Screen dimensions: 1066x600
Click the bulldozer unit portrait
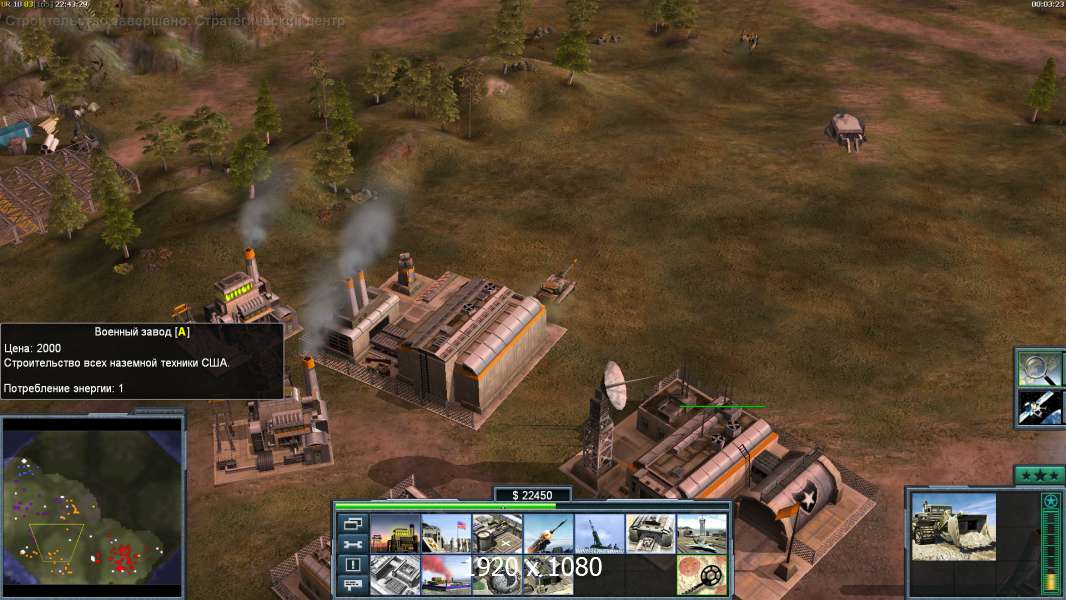coord(953,526)
